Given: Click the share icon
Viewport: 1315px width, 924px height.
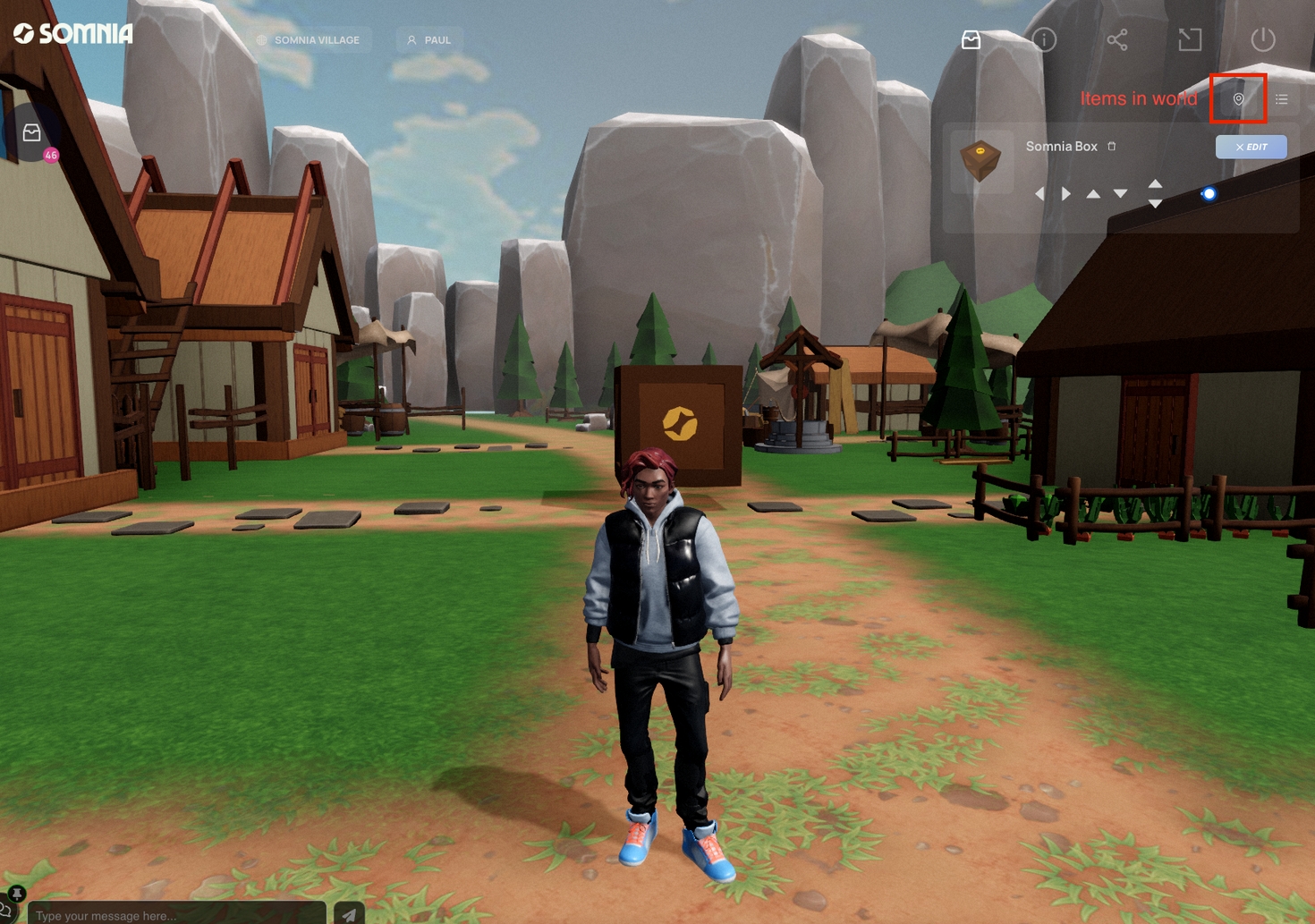Looking at the screenshot, I should (1117, 39).
